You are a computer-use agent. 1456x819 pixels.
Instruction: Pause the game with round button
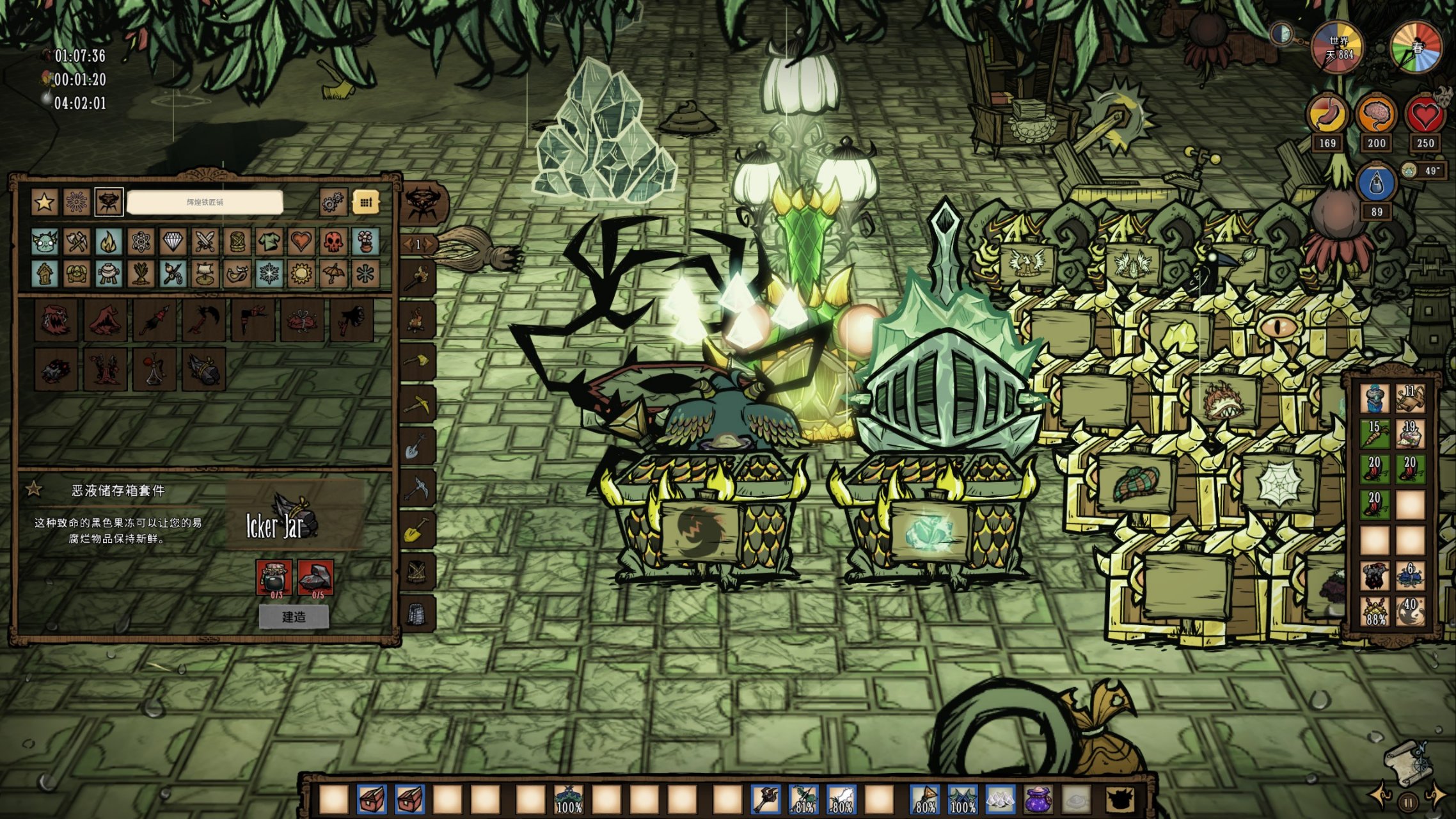1408,802
